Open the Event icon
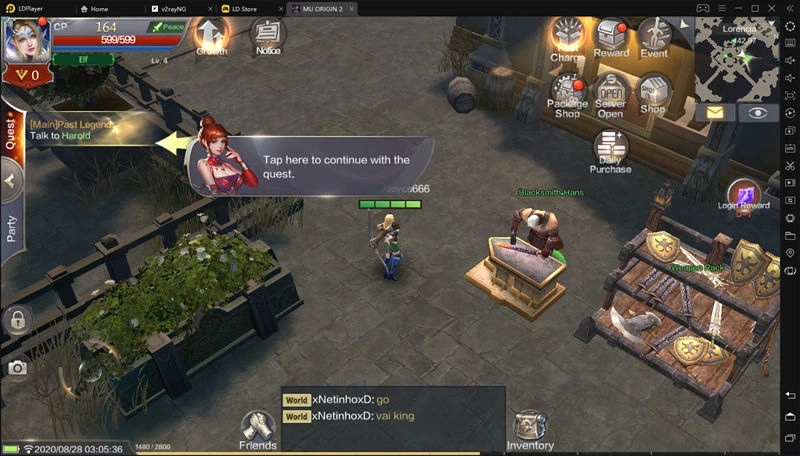This screenshot has width=800, height=456. tap(654, 38)
